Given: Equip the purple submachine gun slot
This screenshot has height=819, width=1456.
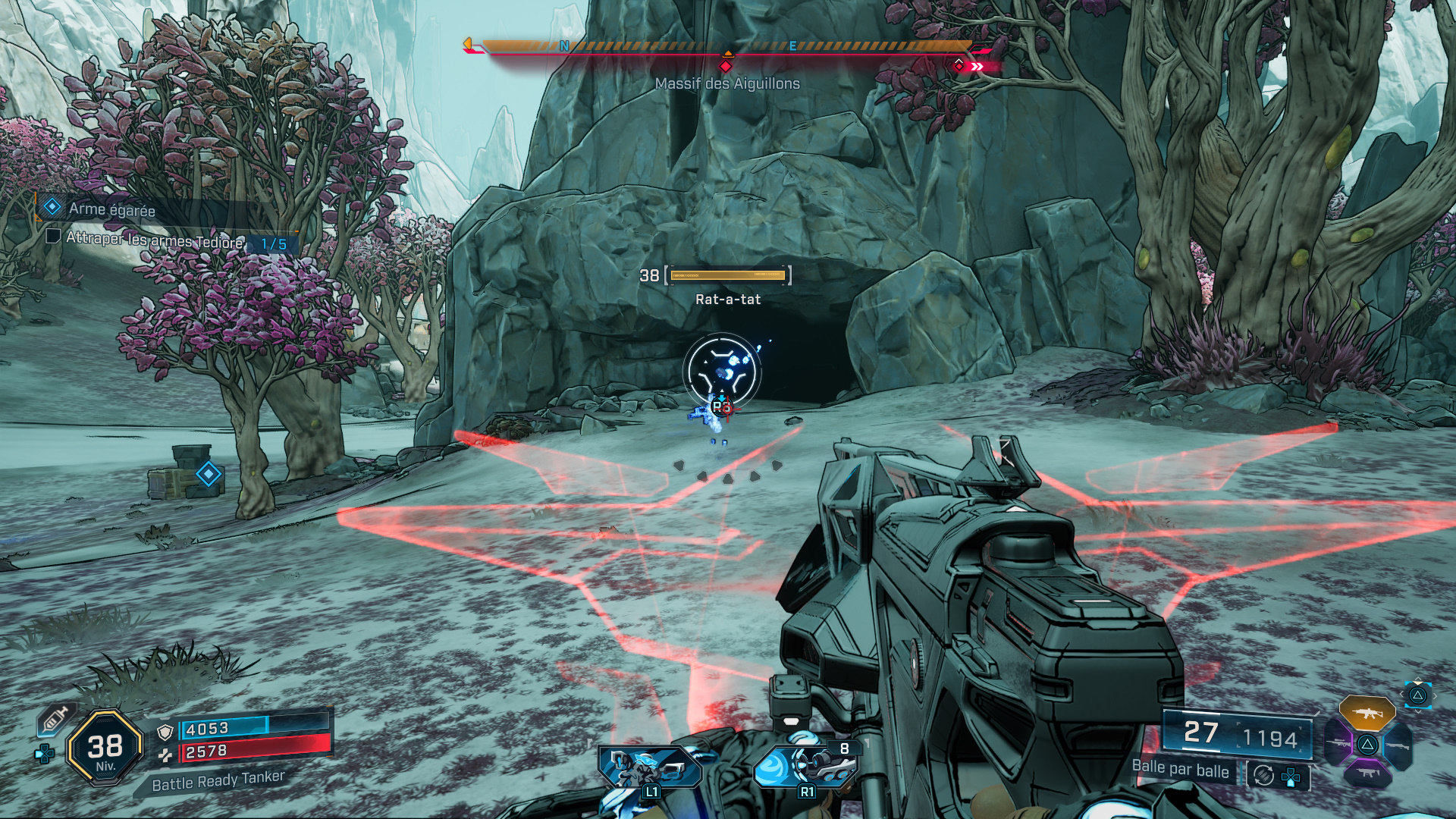Looking at the screenshot, I should click(1367, 773).
